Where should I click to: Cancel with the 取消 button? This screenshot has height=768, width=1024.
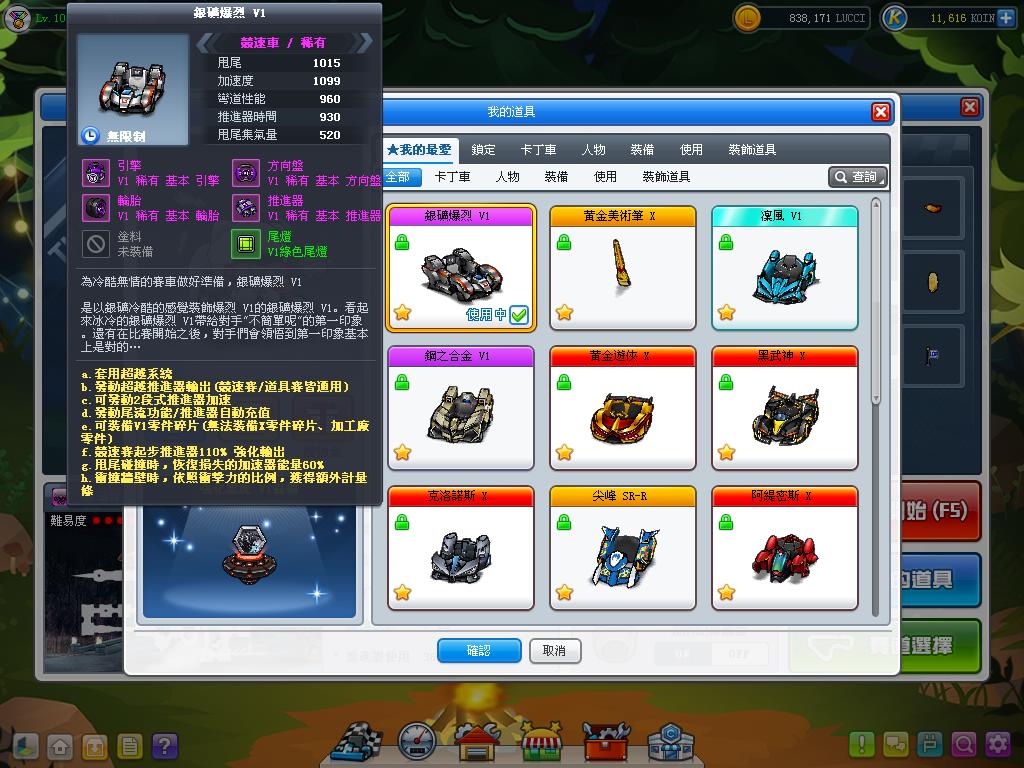point(554,651)
